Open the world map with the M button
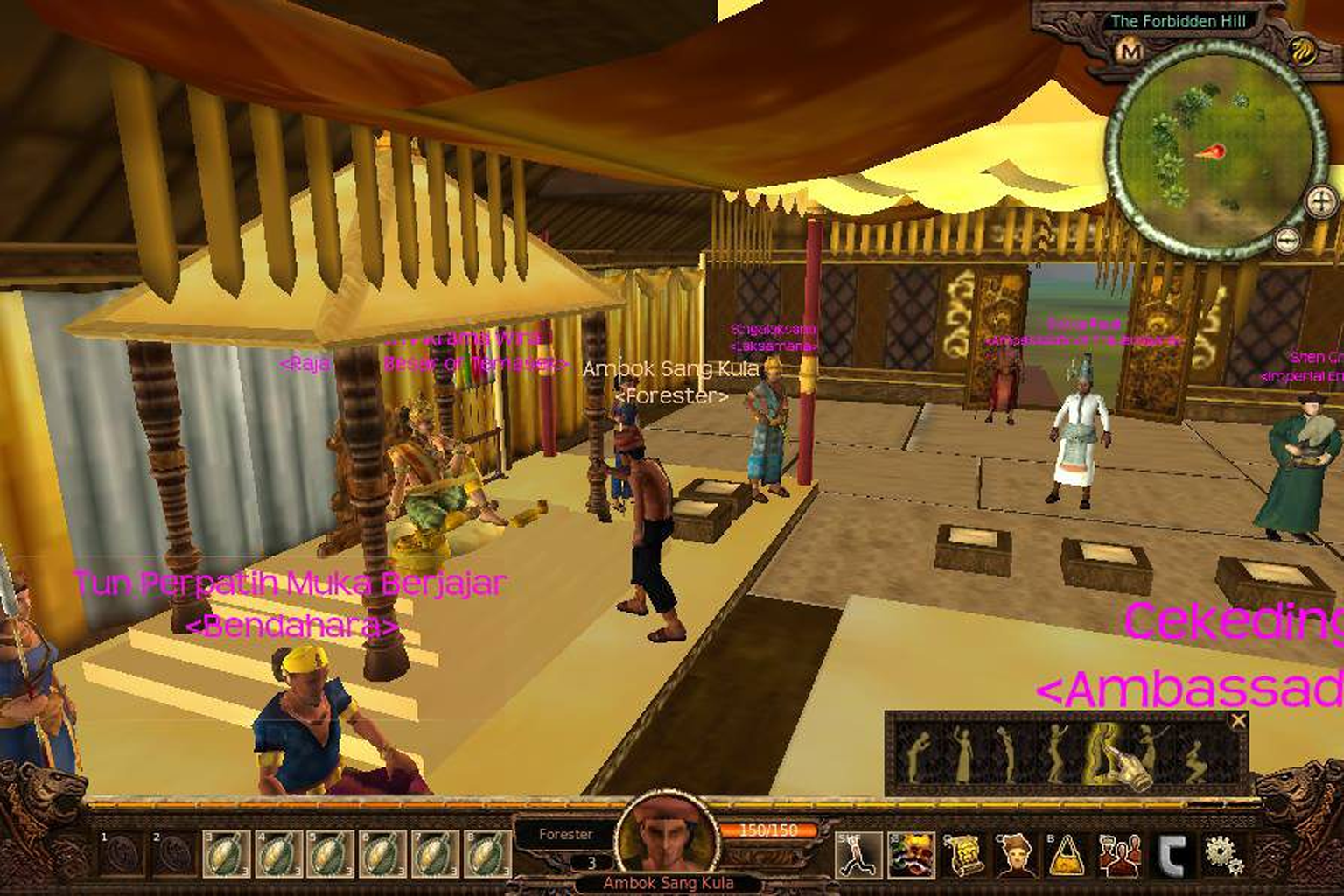1344x896 pixels. tap(1130, 52)
